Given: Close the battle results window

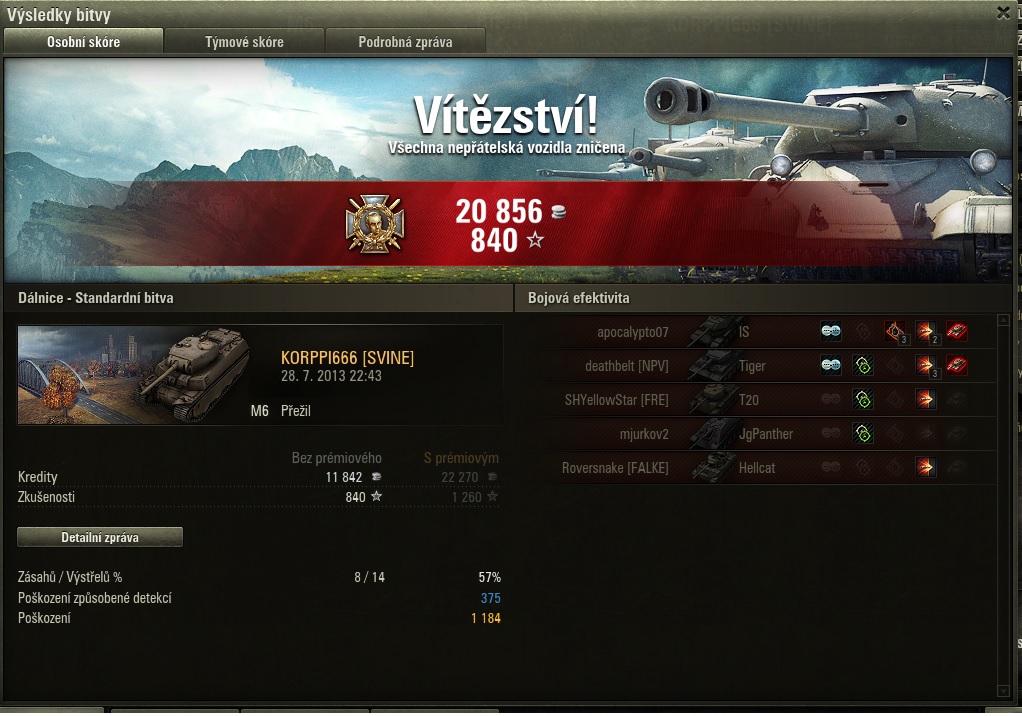Looking at the screenshot, I should click(x=1003, y=13).
